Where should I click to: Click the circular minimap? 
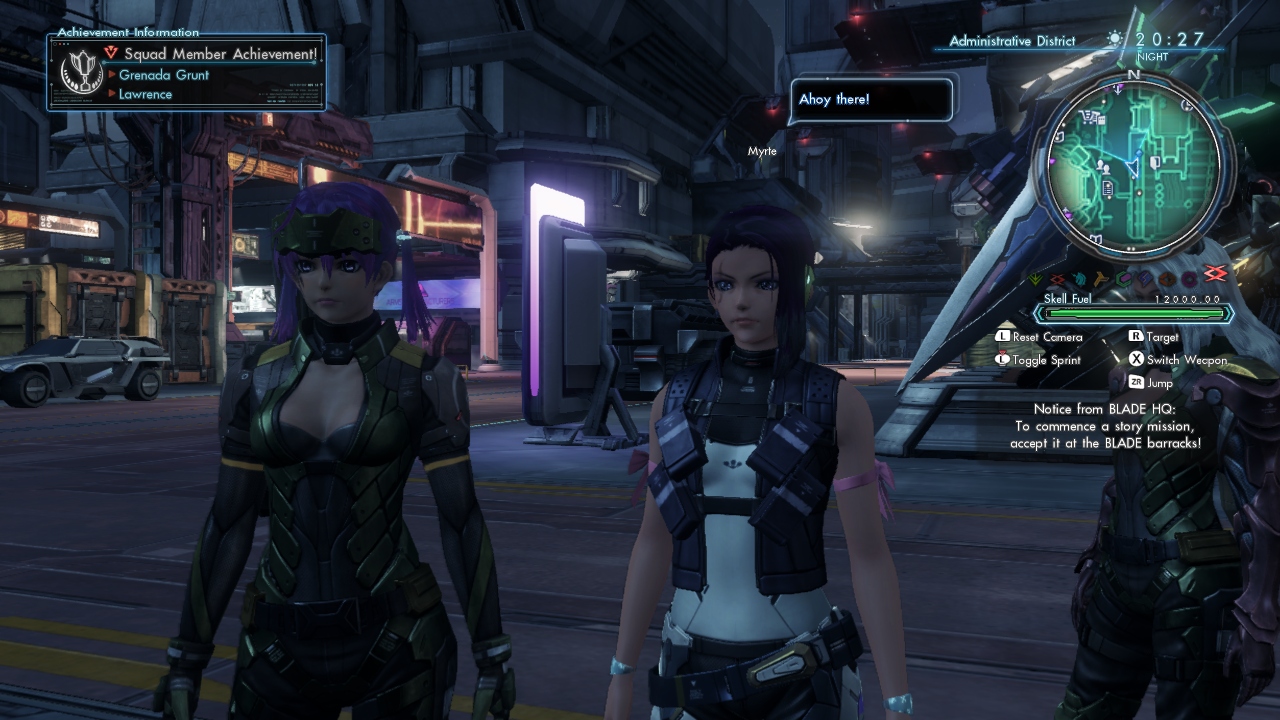click(1133, 164)
